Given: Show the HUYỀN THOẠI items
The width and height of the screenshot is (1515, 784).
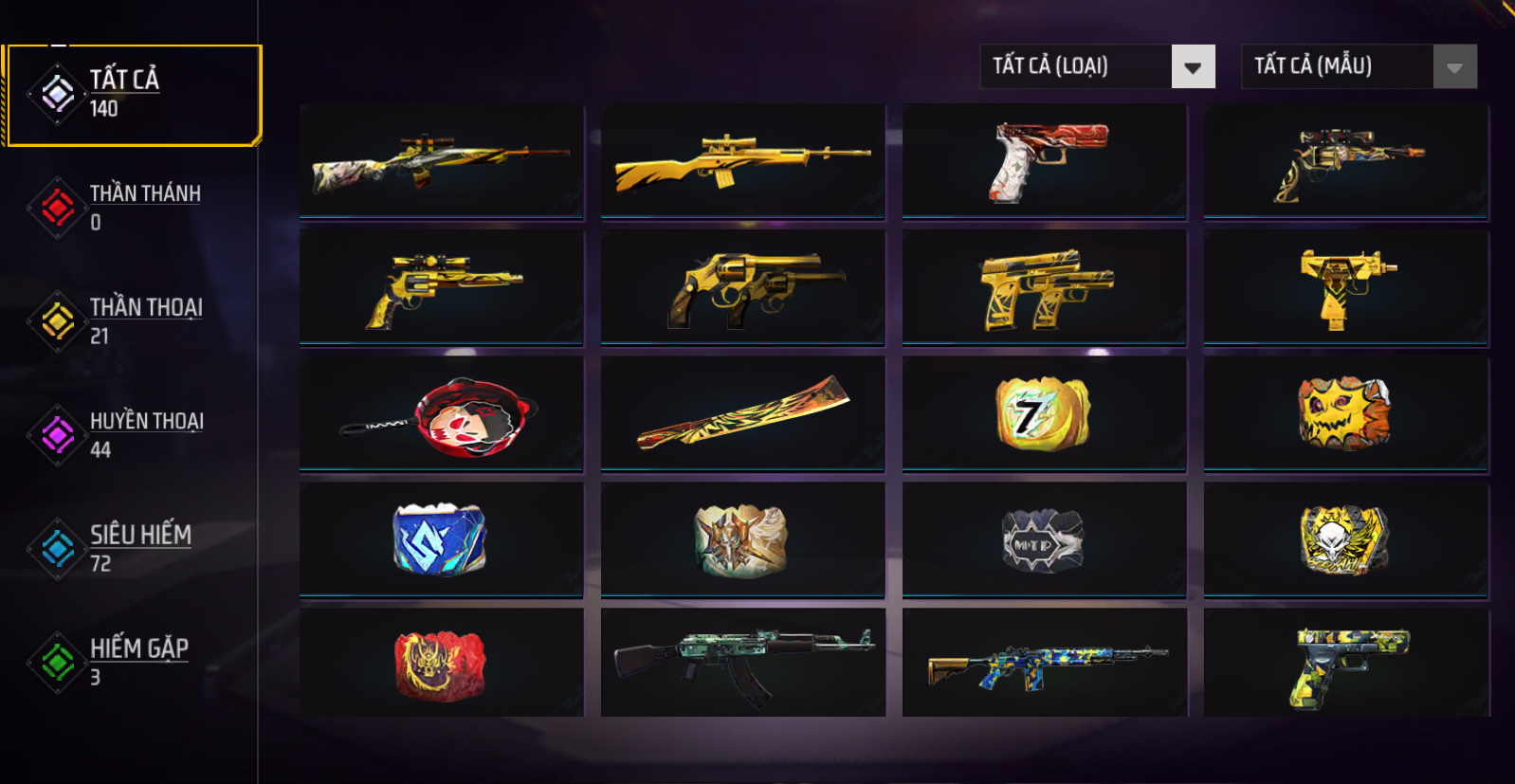Looking at the screenshot, I should point(133,435).
